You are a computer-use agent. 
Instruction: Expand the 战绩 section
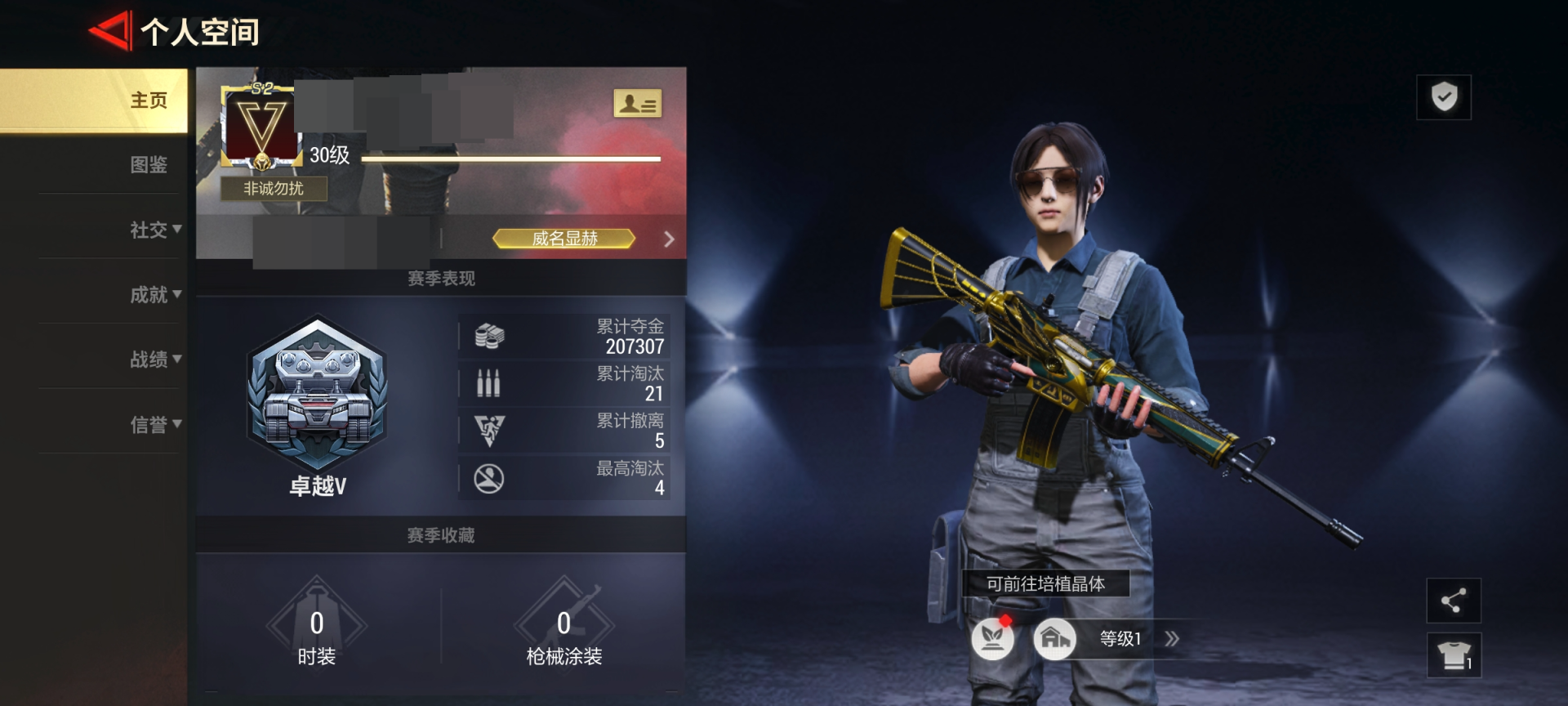(x=155, y=360)
